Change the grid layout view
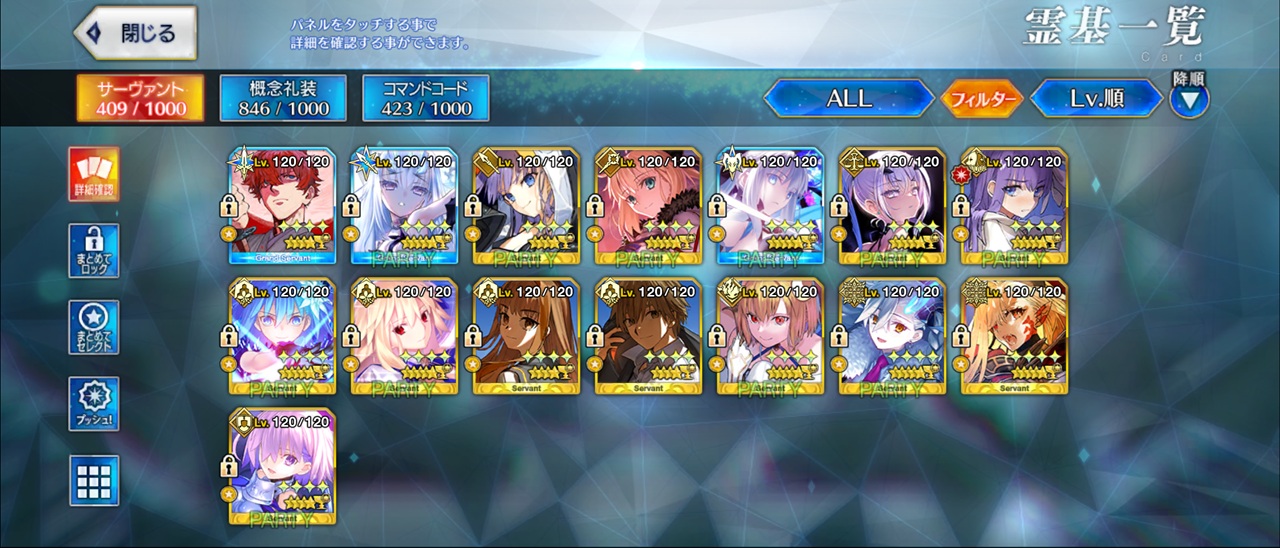This screenshot has height=548, width=1280. [94, 481]
